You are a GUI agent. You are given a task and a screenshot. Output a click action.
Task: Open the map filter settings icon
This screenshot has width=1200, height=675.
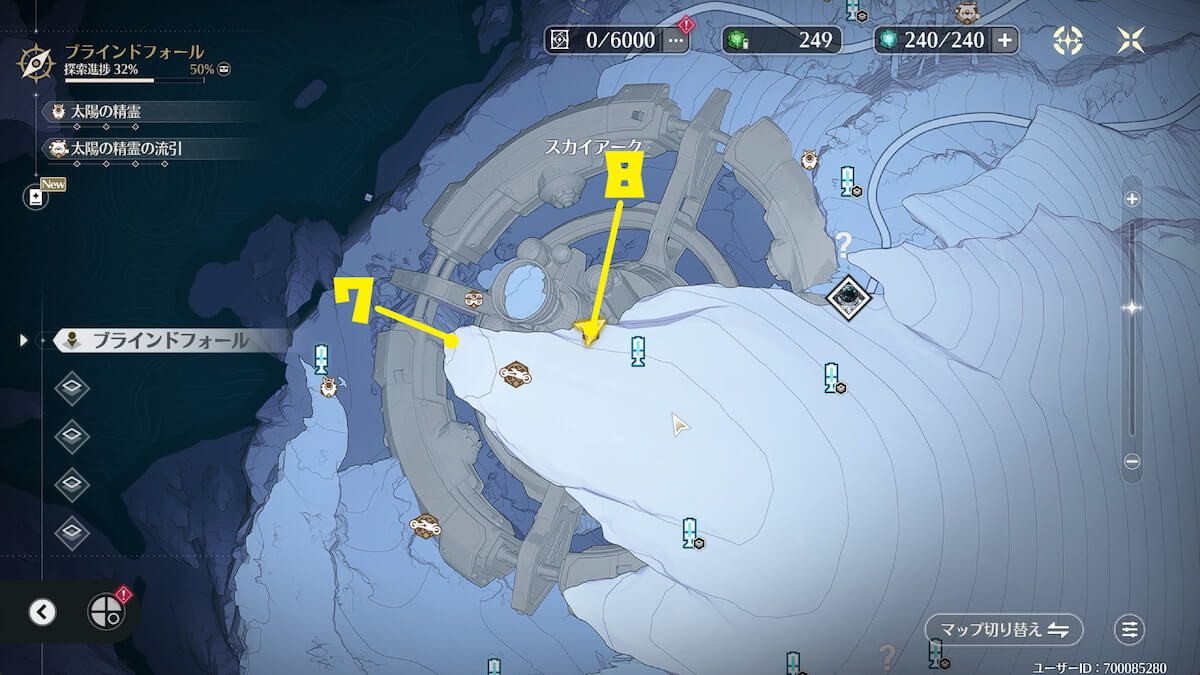[x=1130, y=629]
